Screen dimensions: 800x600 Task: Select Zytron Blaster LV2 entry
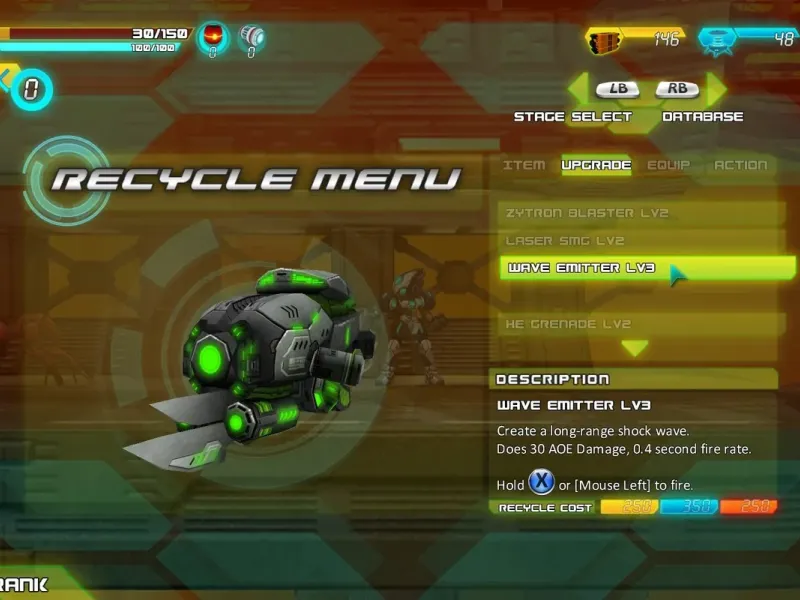(x=640, y=213)
